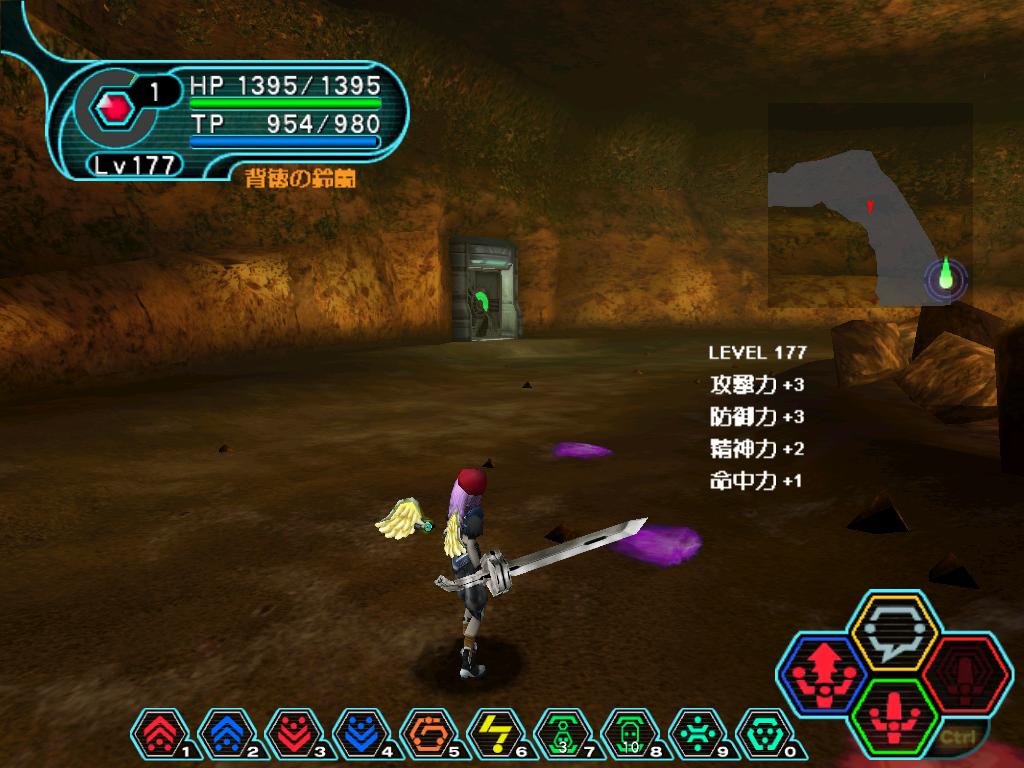Viewport: 1024px width, 768px height.
Task: Cast the yellow lightning bolt technique
Action: tap(494, 734)
